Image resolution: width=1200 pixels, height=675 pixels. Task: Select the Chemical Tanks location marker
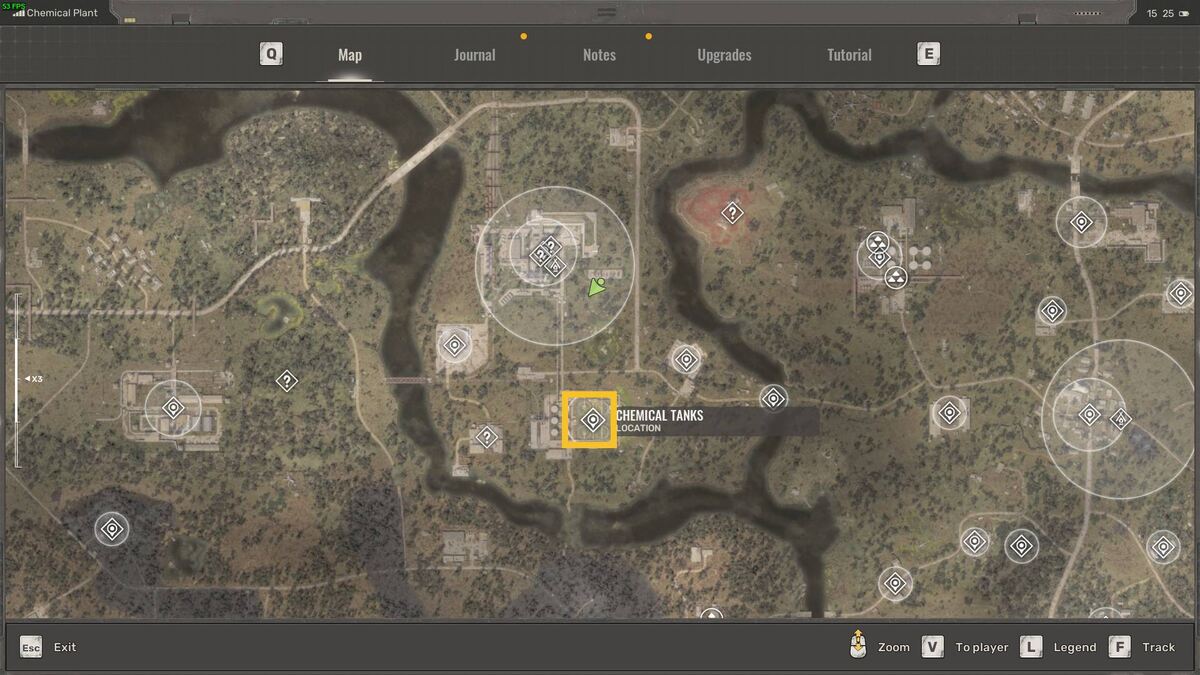click(x=590, y=420)
